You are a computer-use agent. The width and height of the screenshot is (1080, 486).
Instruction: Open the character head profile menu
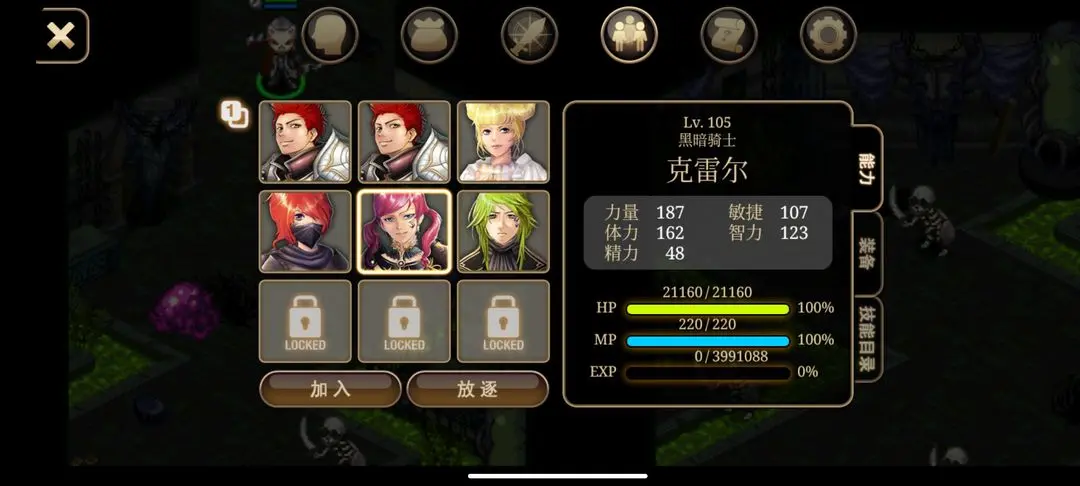click(329, 36)
